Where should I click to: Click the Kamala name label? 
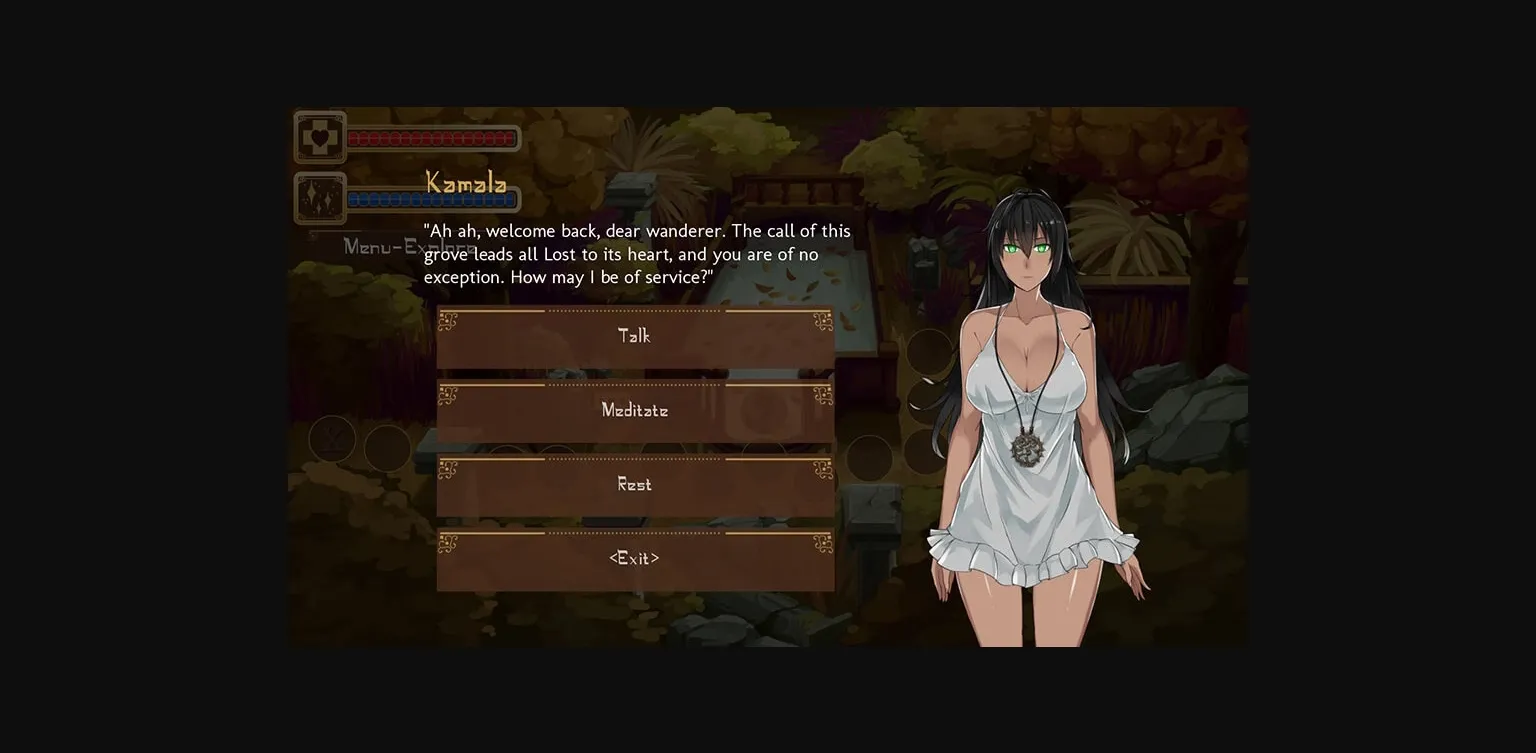pyautogui.click(x=465, y=183)
